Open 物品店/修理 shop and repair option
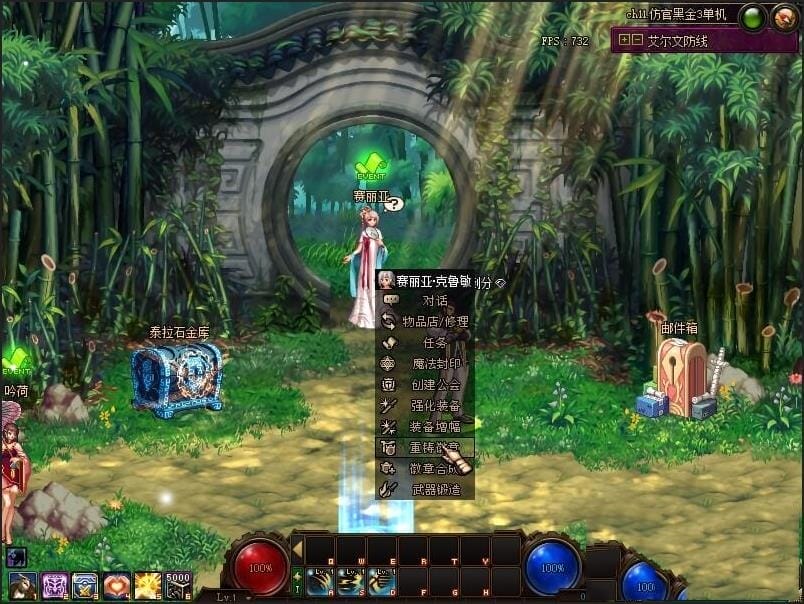The width and height of the screenshot is (804, 604). pos(434,321)
